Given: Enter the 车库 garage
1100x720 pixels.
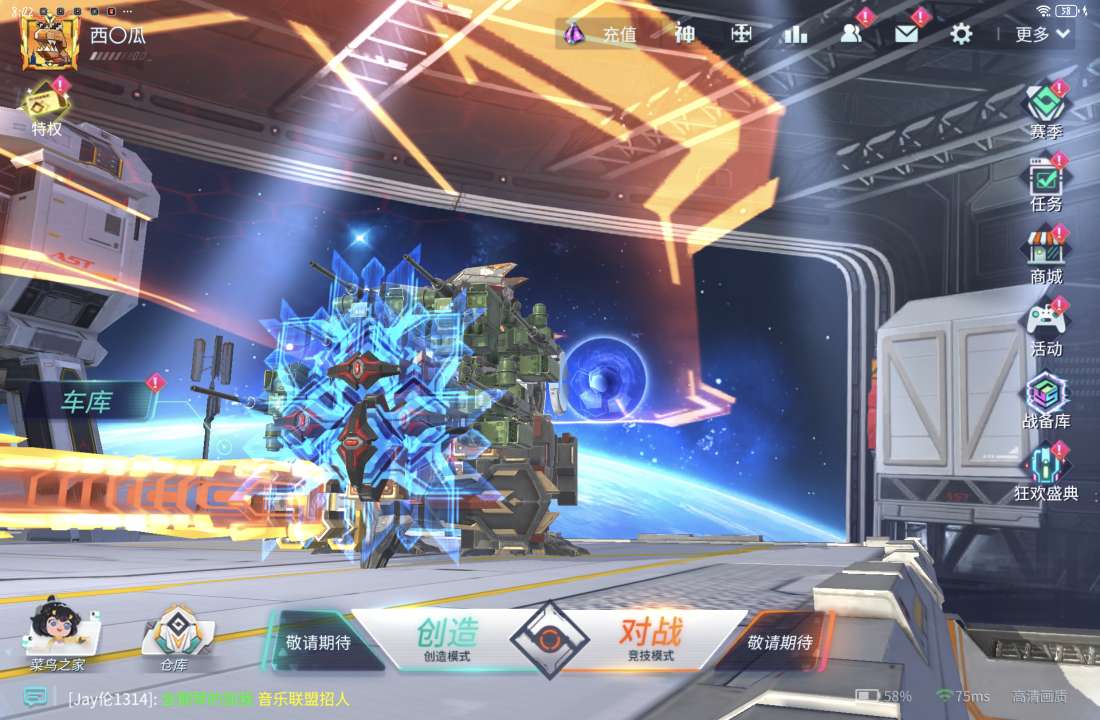Looking at the screenshot, I should [88, 403].
